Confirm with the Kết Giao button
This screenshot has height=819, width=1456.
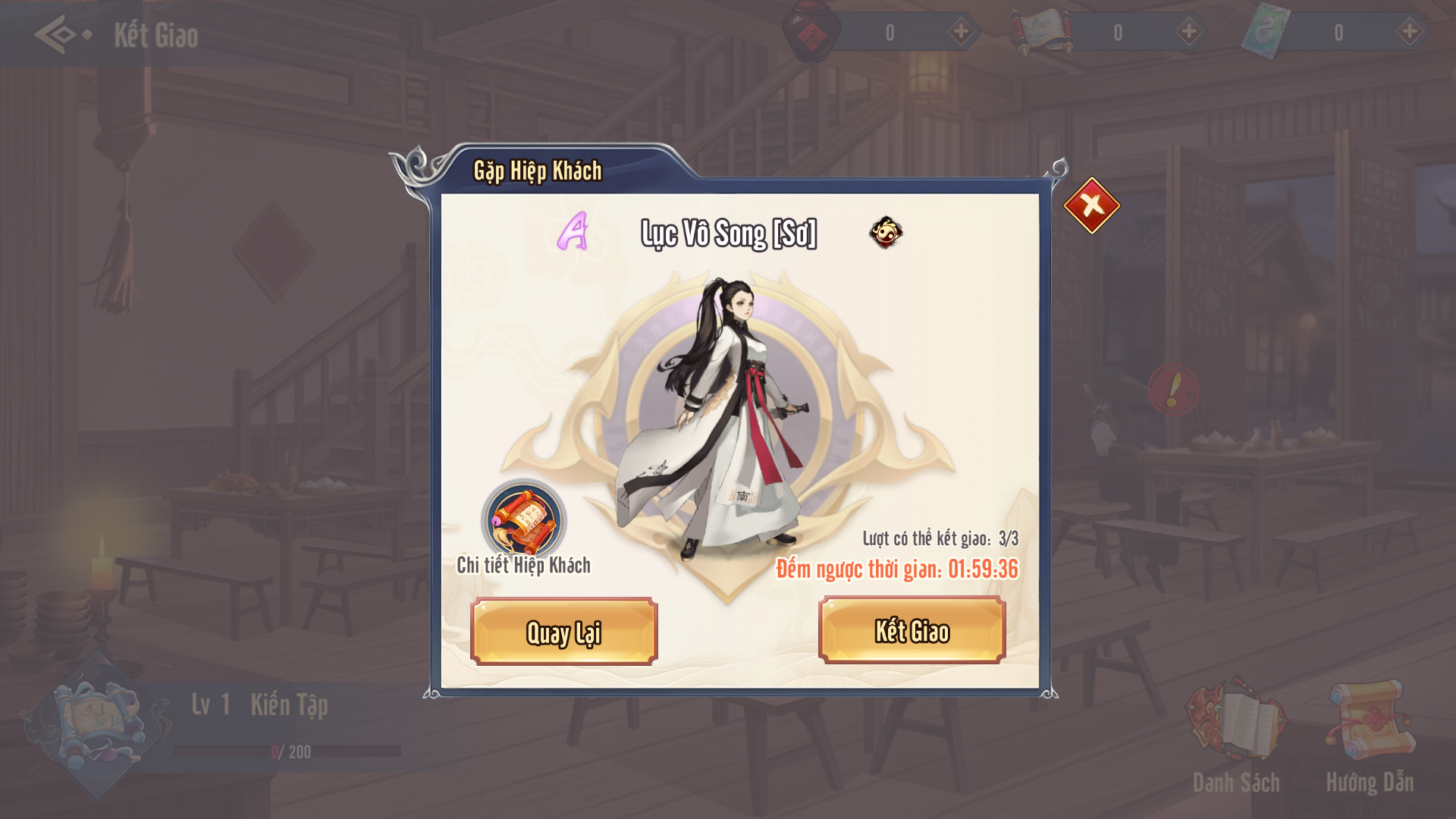912,631
